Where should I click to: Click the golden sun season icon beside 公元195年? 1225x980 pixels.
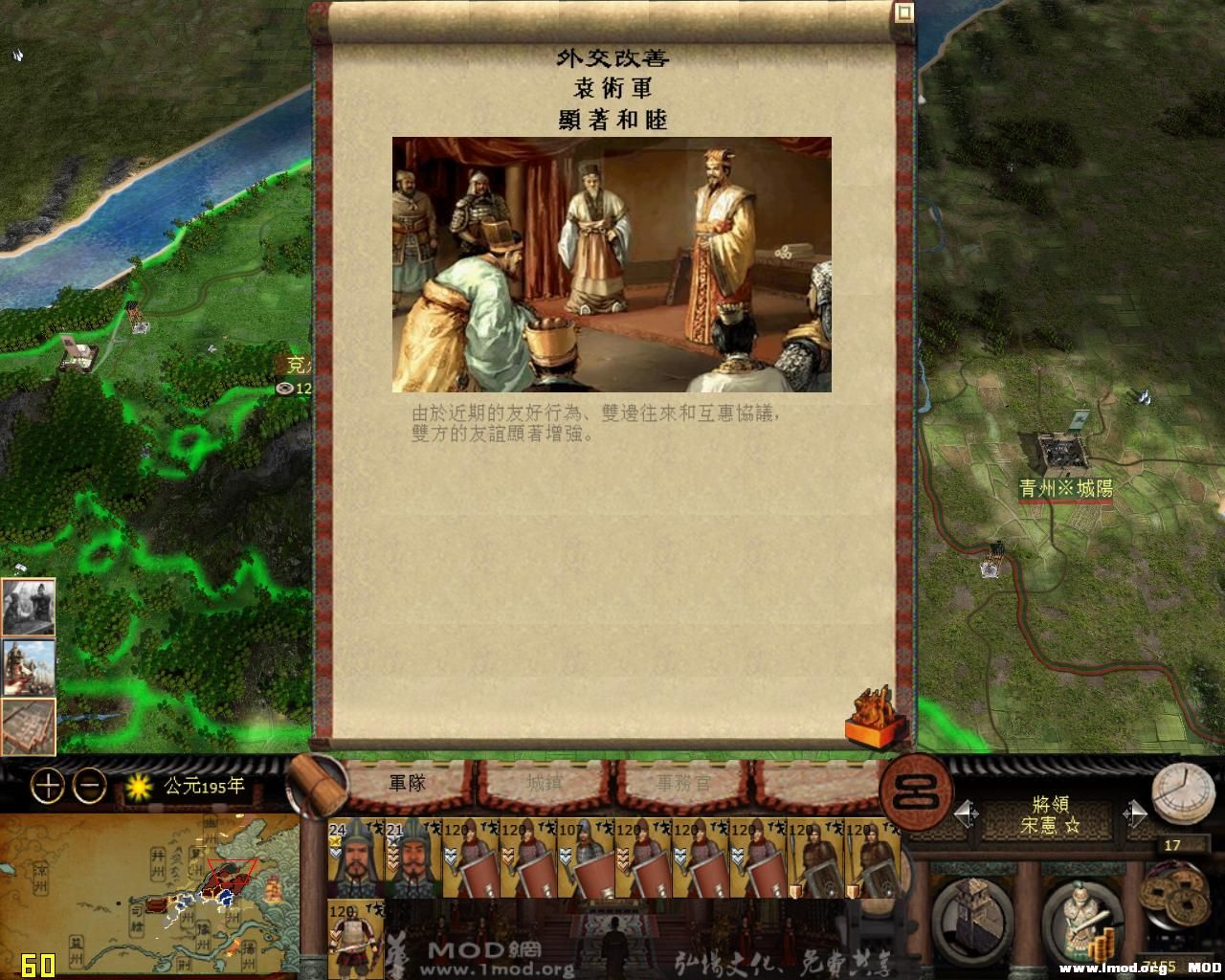click(x=140, y=785)
